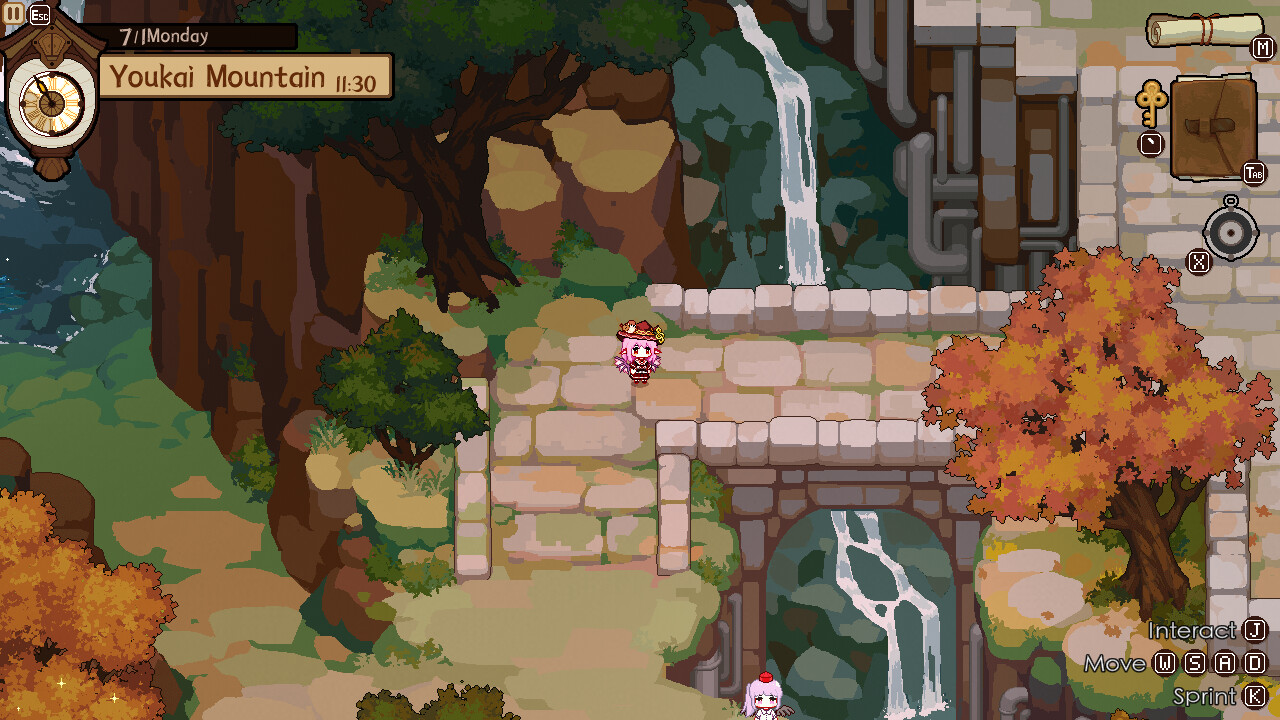Screen dimensions: 1280x720
Task: Click the 11:30 time display
Action: pos(357,77)
